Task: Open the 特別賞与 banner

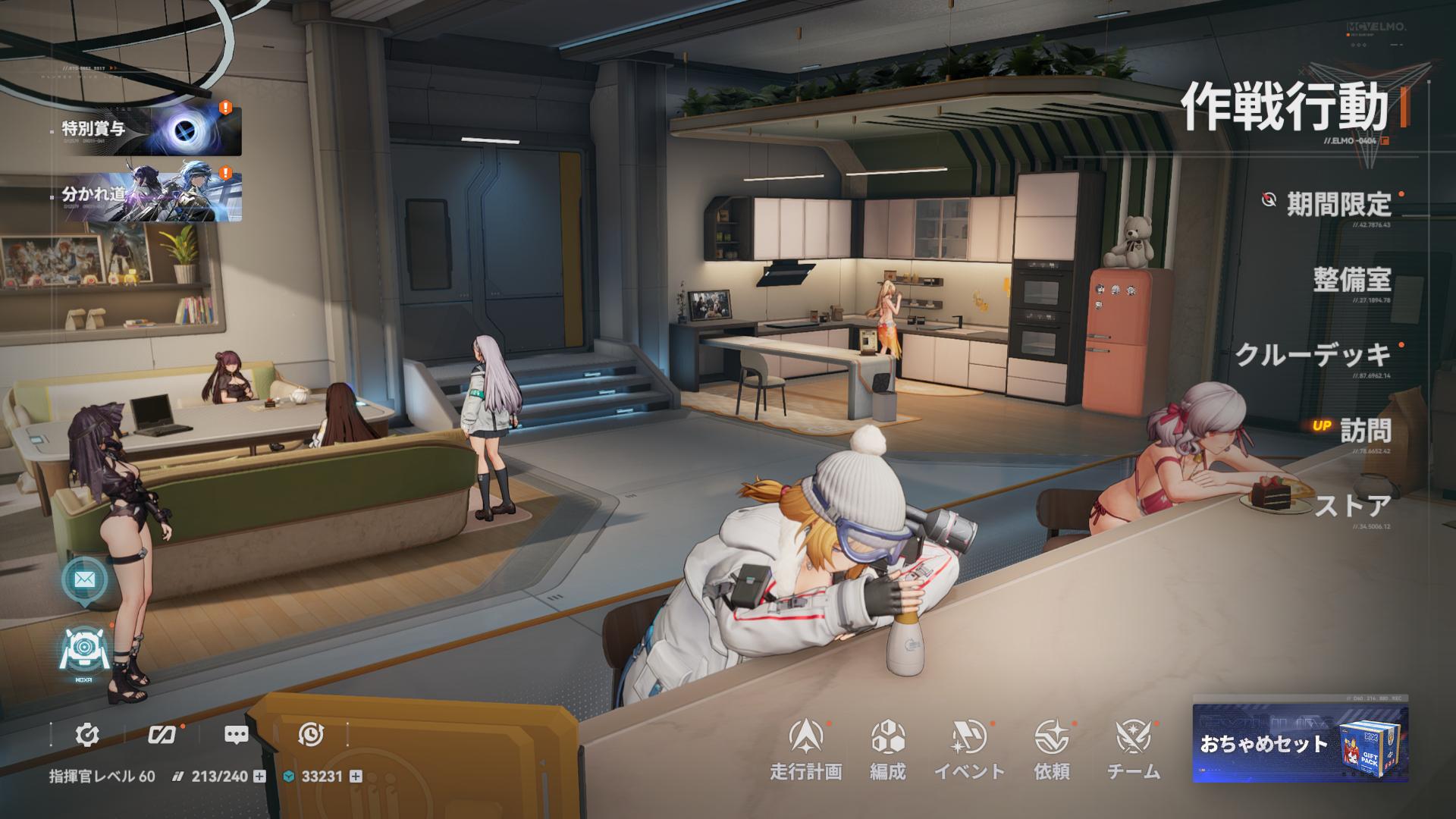Action: 152,131
